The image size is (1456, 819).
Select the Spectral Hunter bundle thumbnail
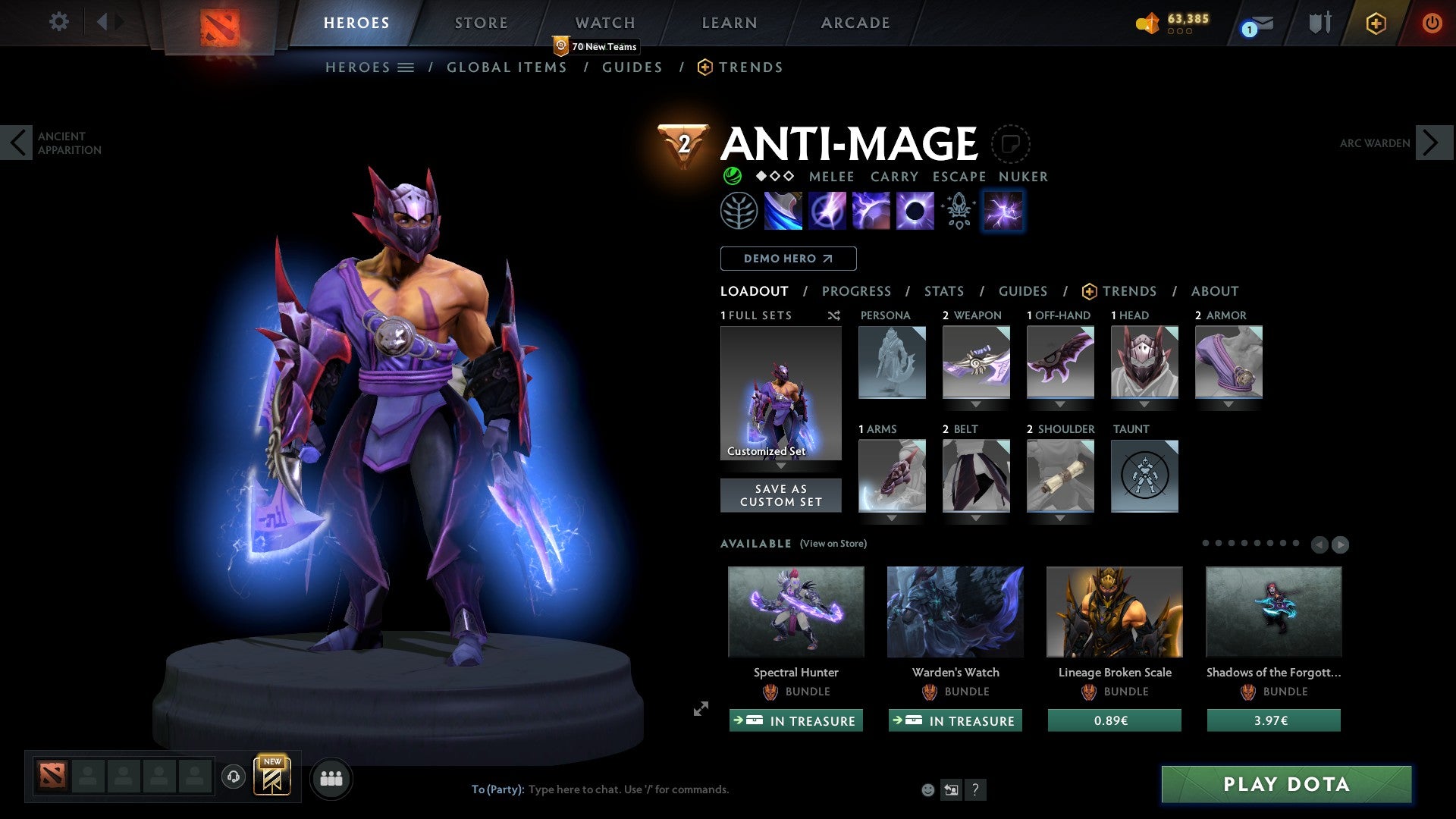[x=795, y=611]
